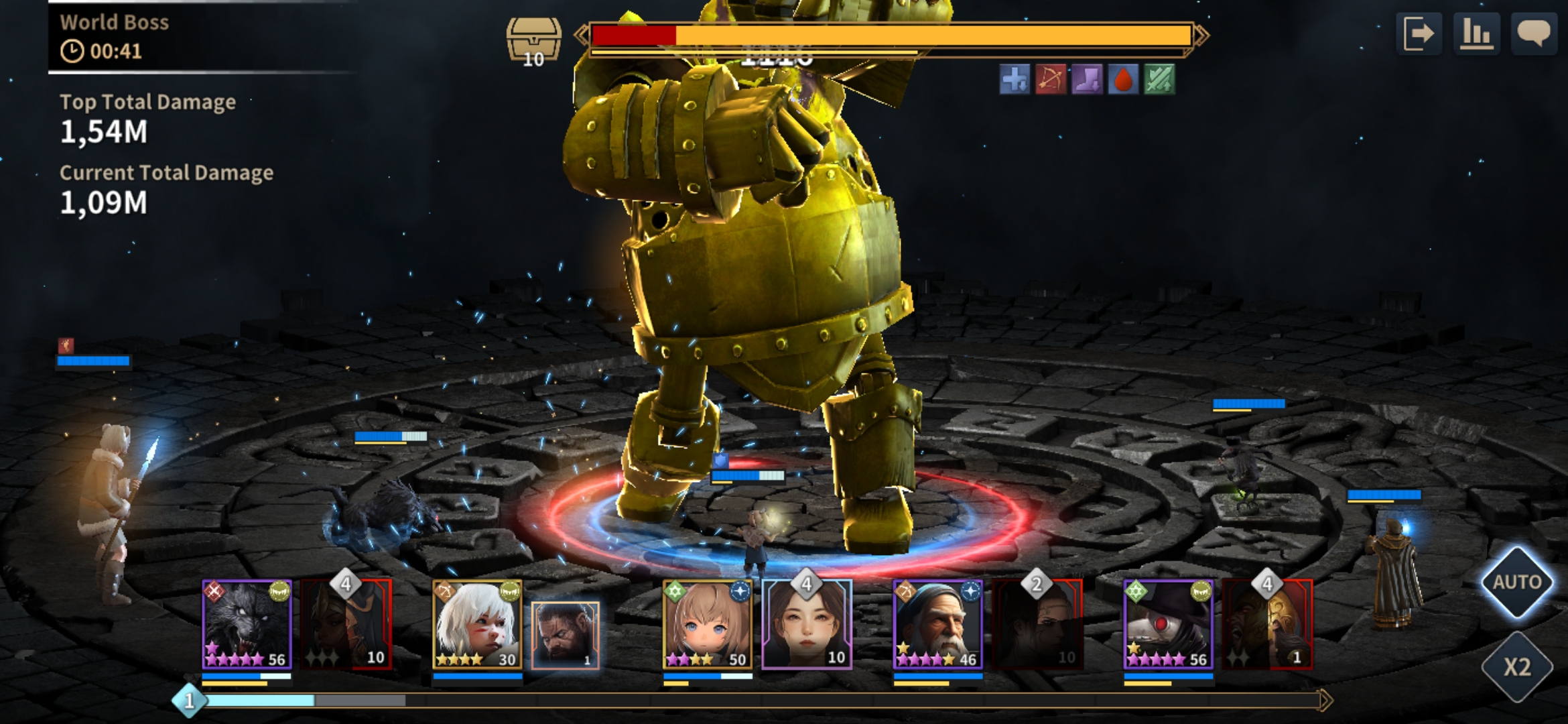Inspect the red blood drop bleed icon

(1123, 80)
